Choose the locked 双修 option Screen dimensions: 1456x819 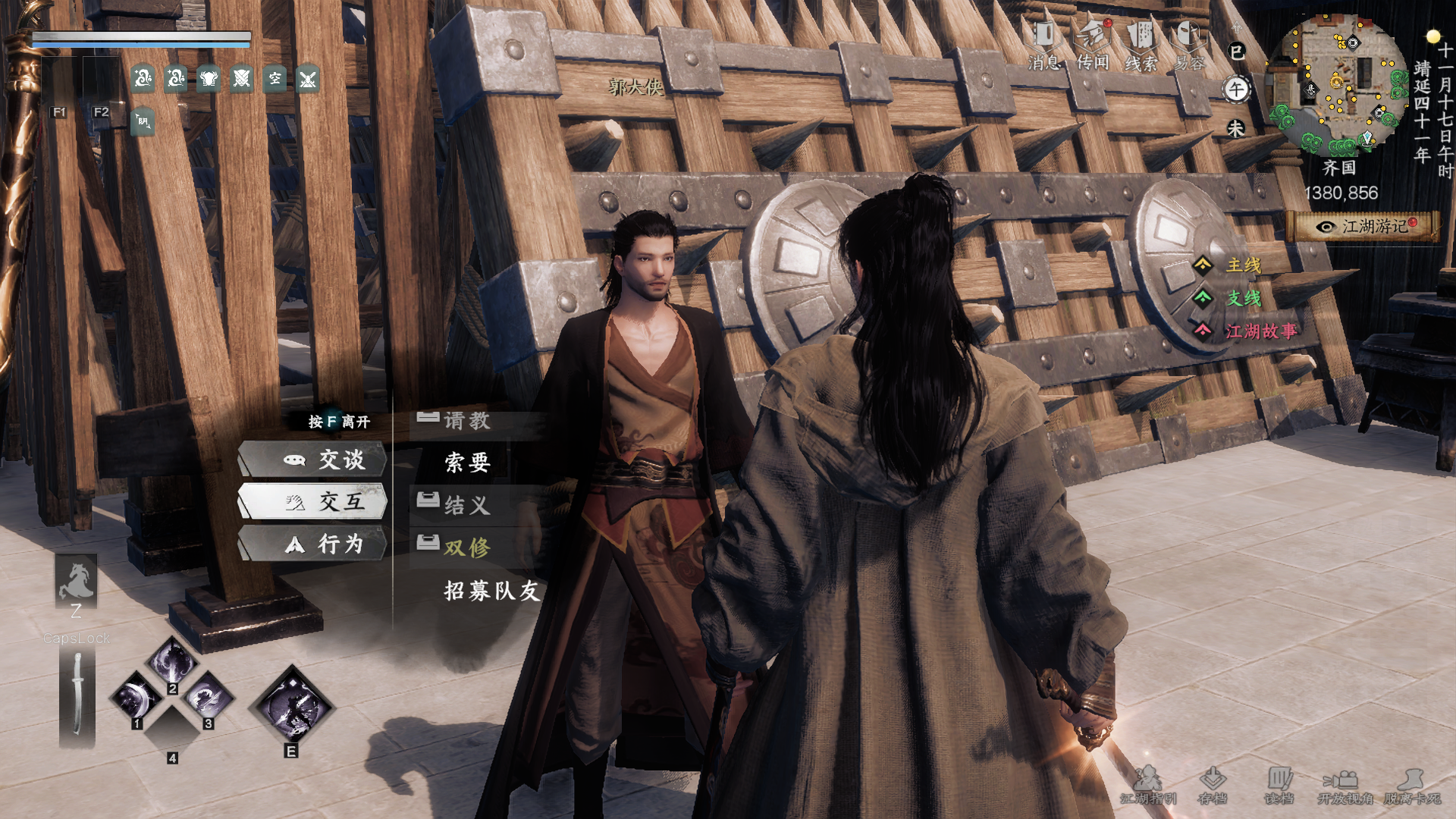(466, 548)
